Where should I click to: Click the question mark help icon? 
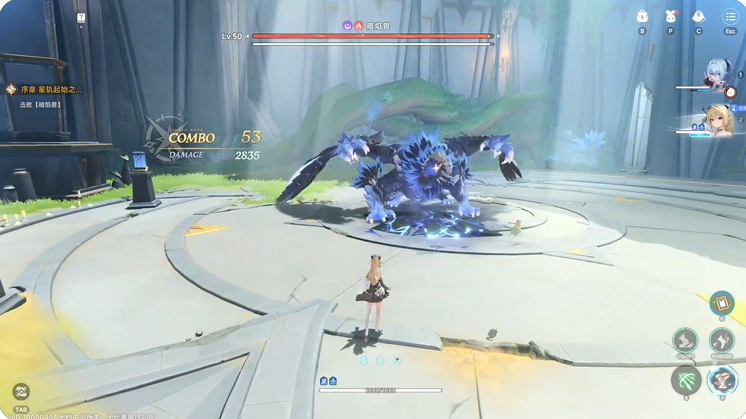click(x=81, y=18)
